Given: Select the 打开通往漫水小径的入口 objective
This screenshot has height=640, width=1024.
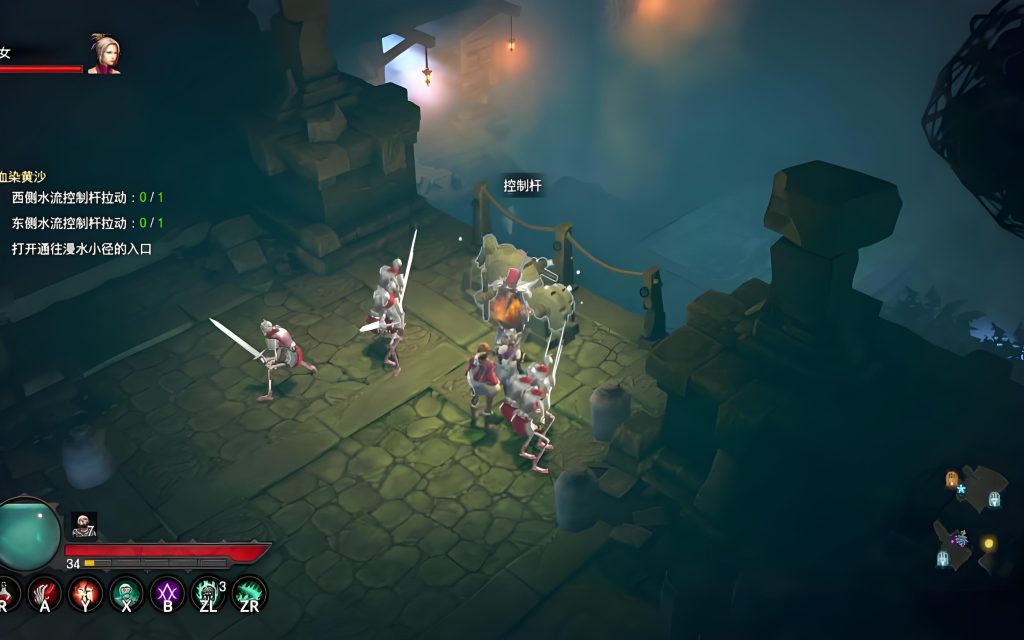Looking at the screenshot, I should (x=82, y=248).
